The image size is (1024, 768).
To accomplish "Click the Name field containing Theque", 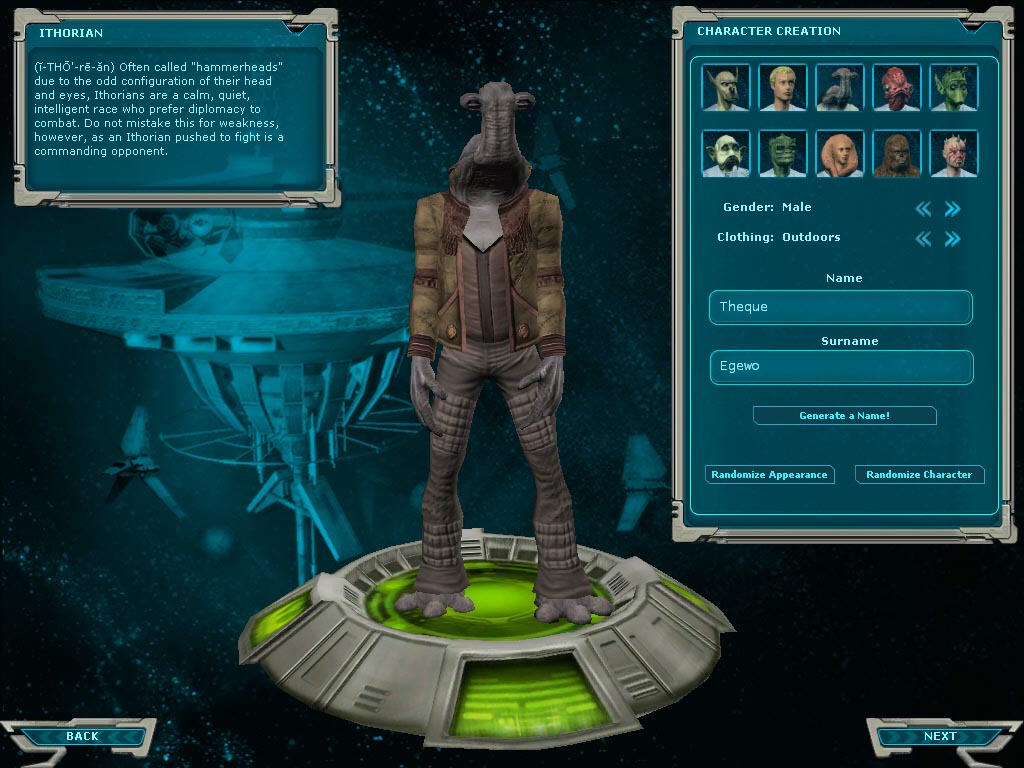I will tap(840, 307).
